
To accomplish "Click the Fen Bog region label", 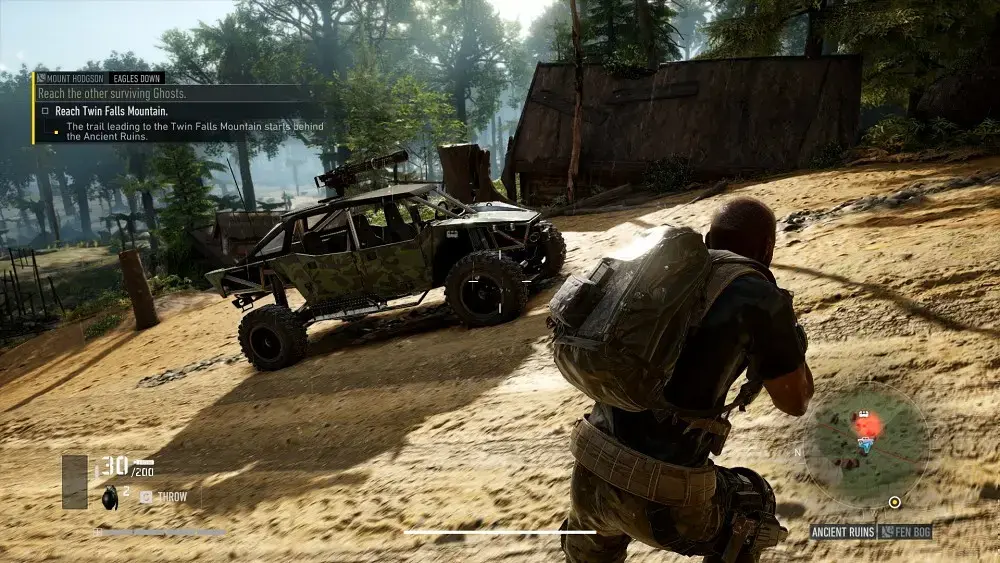I will [908, 533].
